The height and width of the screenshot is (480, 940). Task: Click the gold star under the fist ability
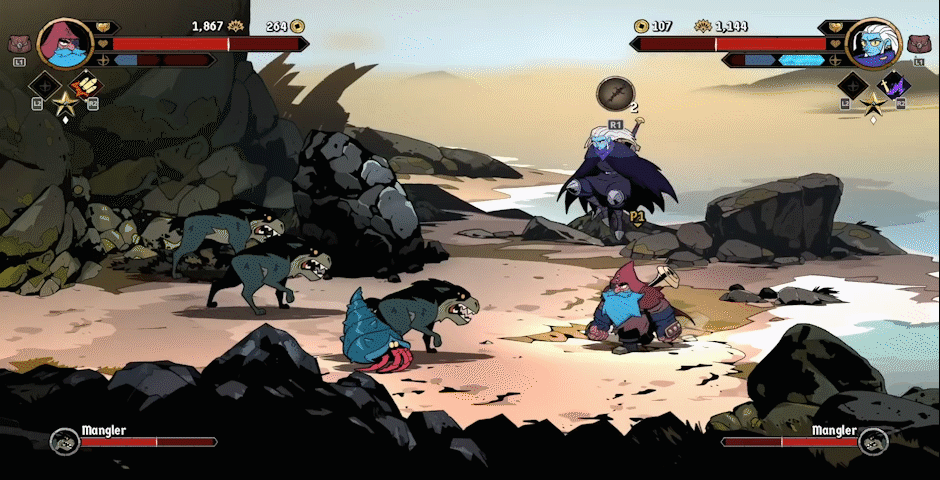65,101
